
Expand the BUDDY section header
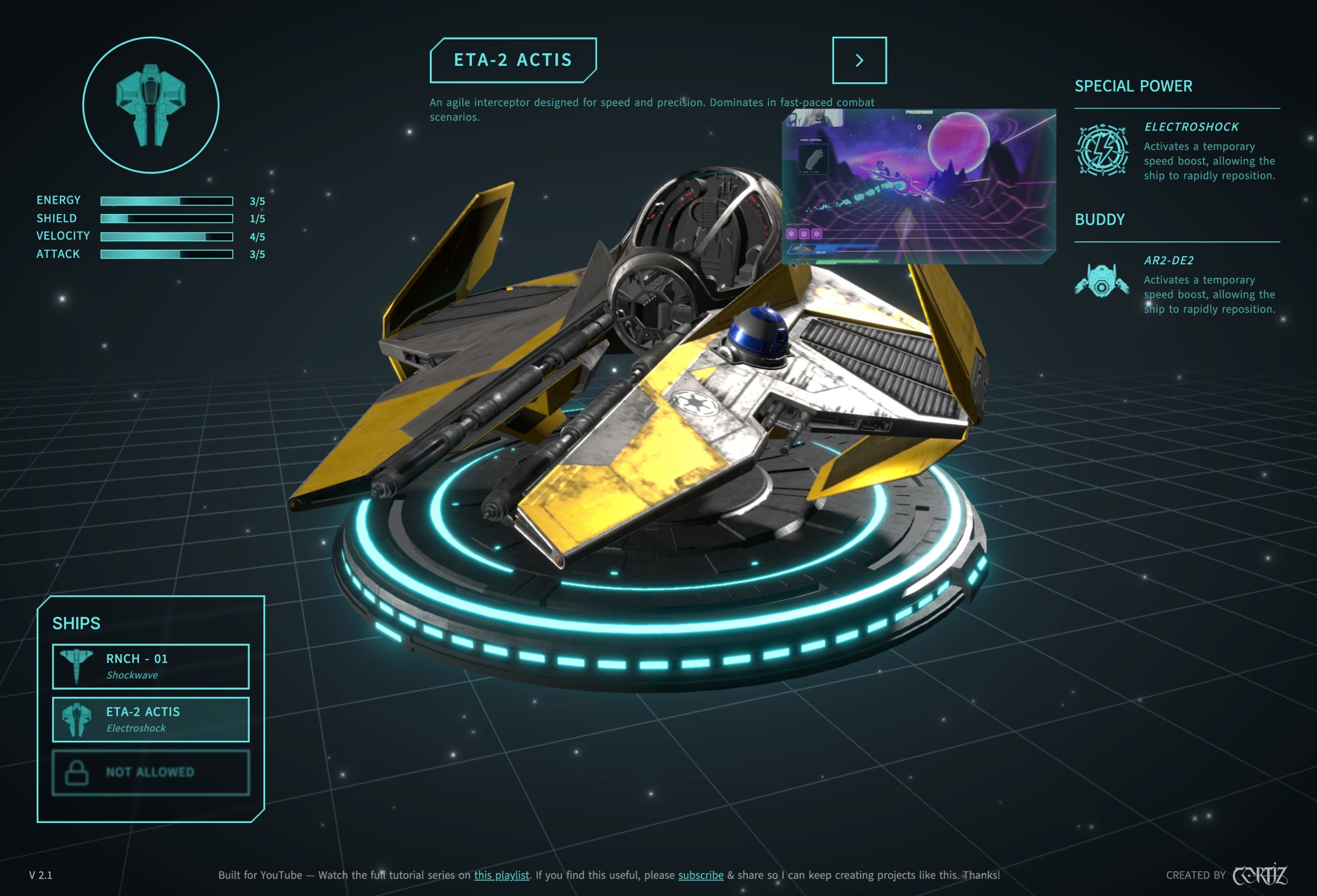pyautogui.click(x=1099, y=219)
